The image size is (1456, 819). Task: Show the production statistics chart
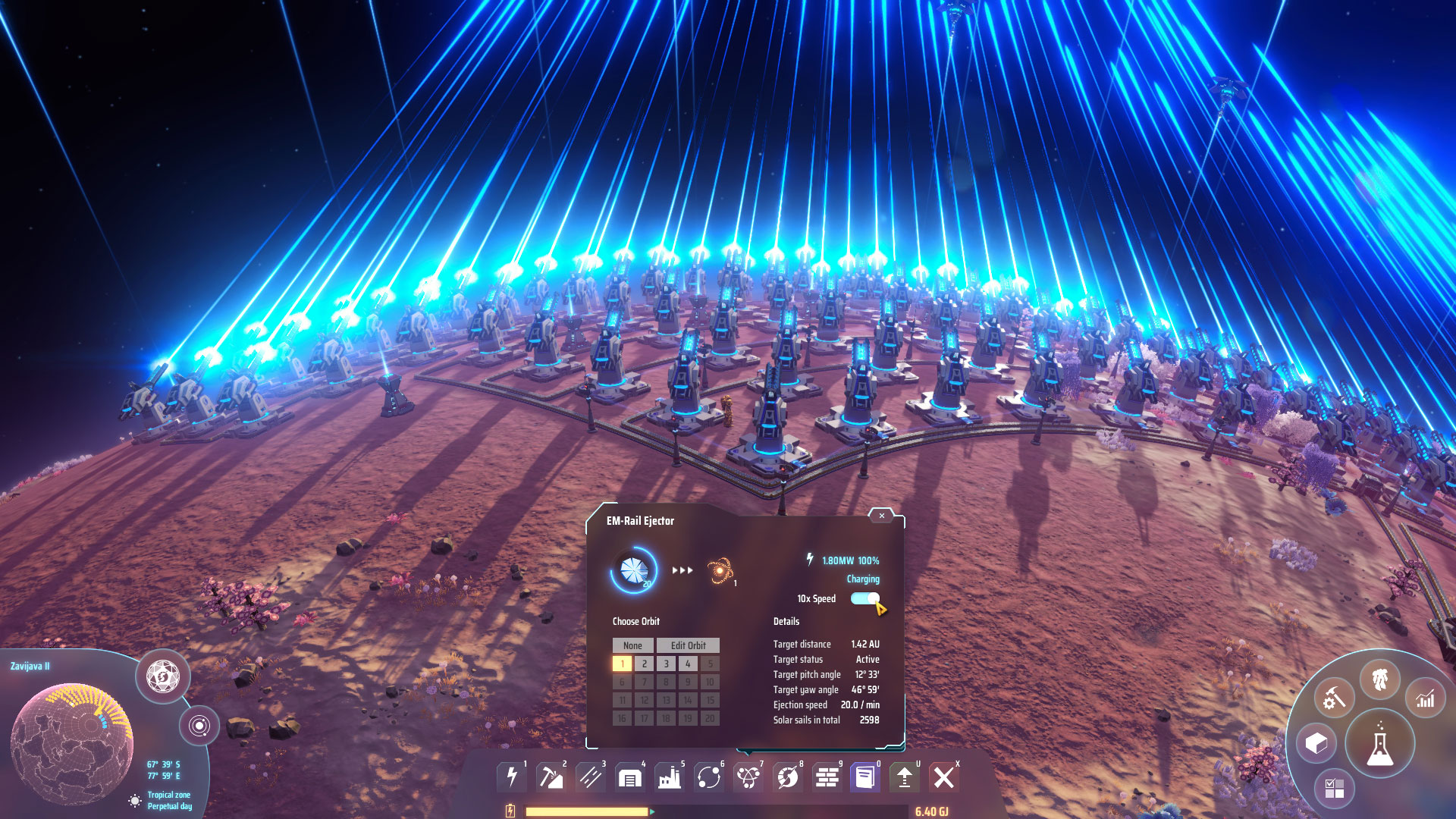(1426, 698)
